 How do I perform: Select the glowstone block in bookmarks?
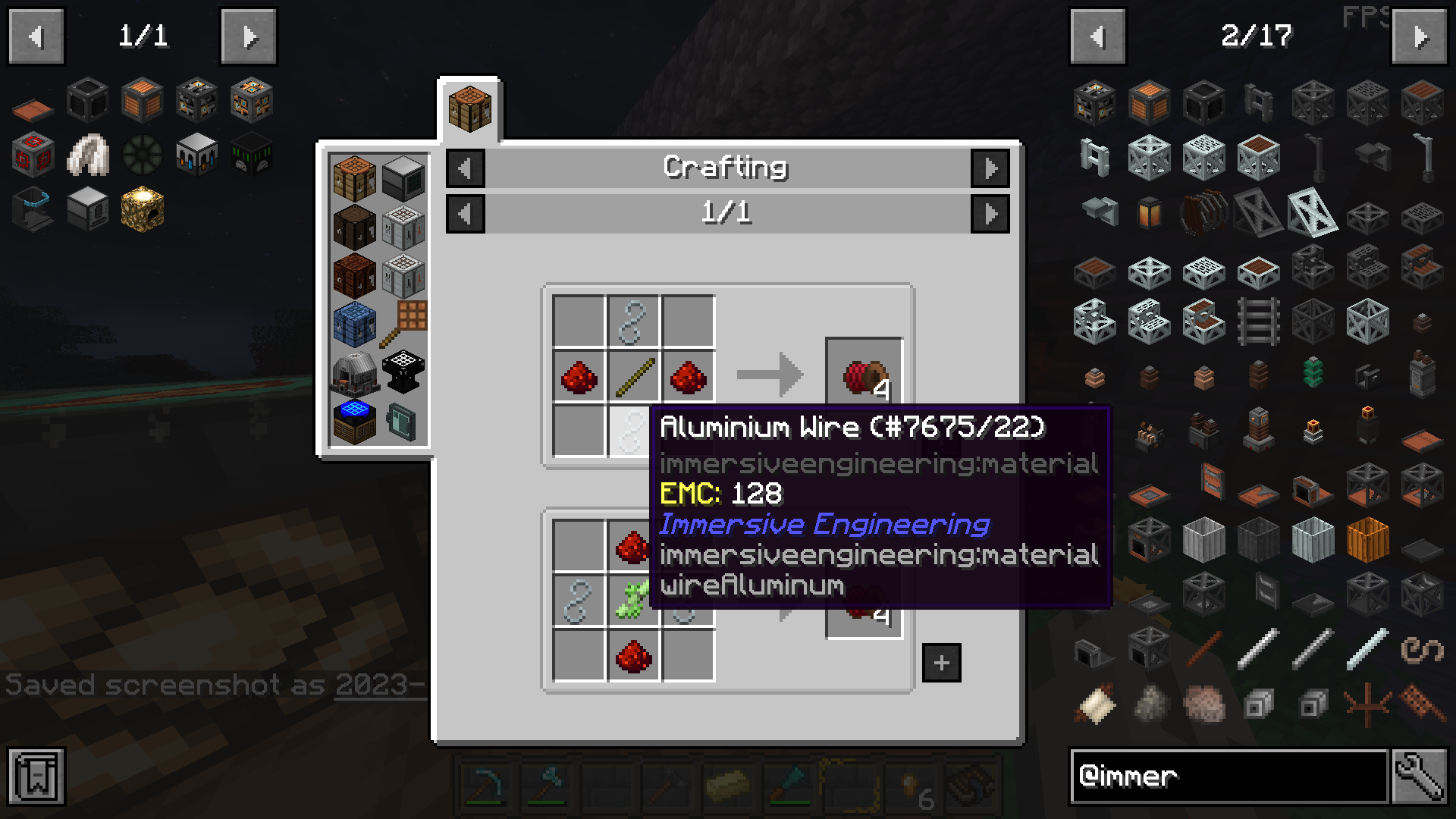(x=142, y=209)
